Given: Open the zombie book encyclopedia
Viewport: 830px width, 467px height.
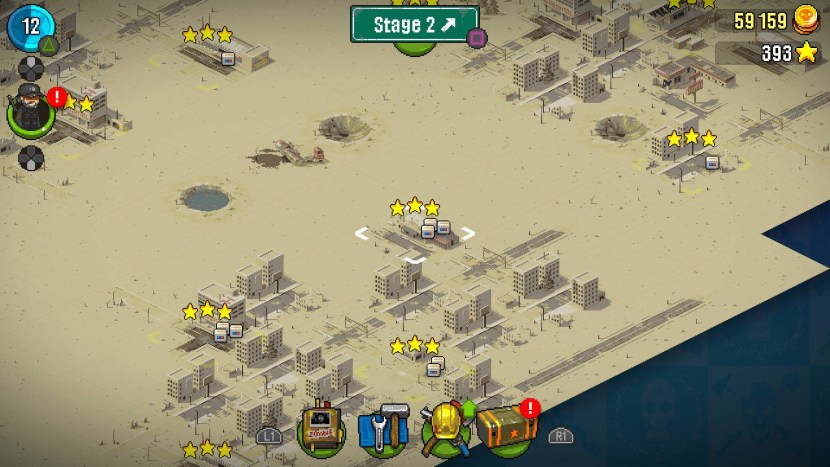Looking at the screenshot, I should pos(322,430).
